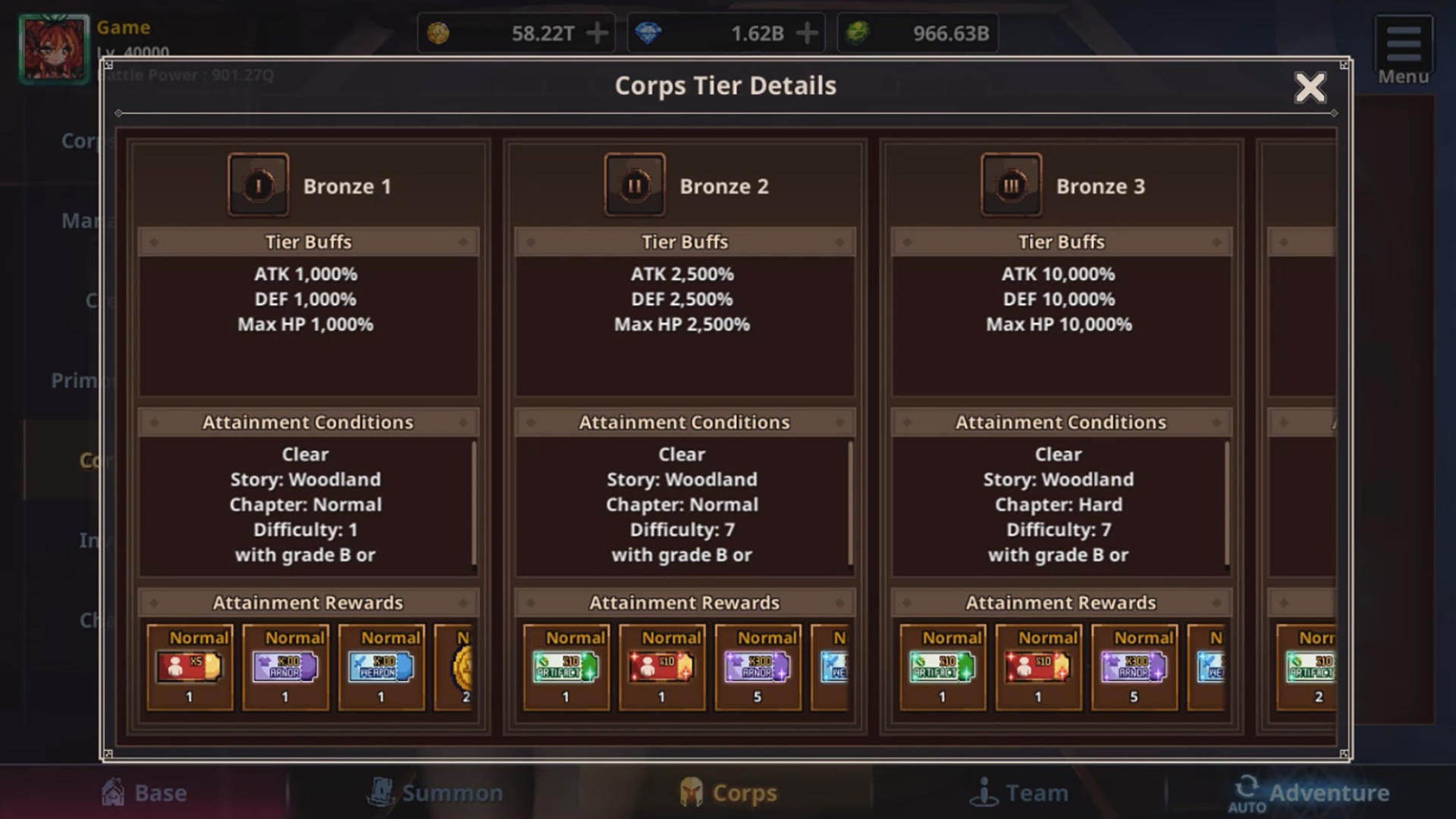Click the Bronze 2 tier badge icon

635,184
